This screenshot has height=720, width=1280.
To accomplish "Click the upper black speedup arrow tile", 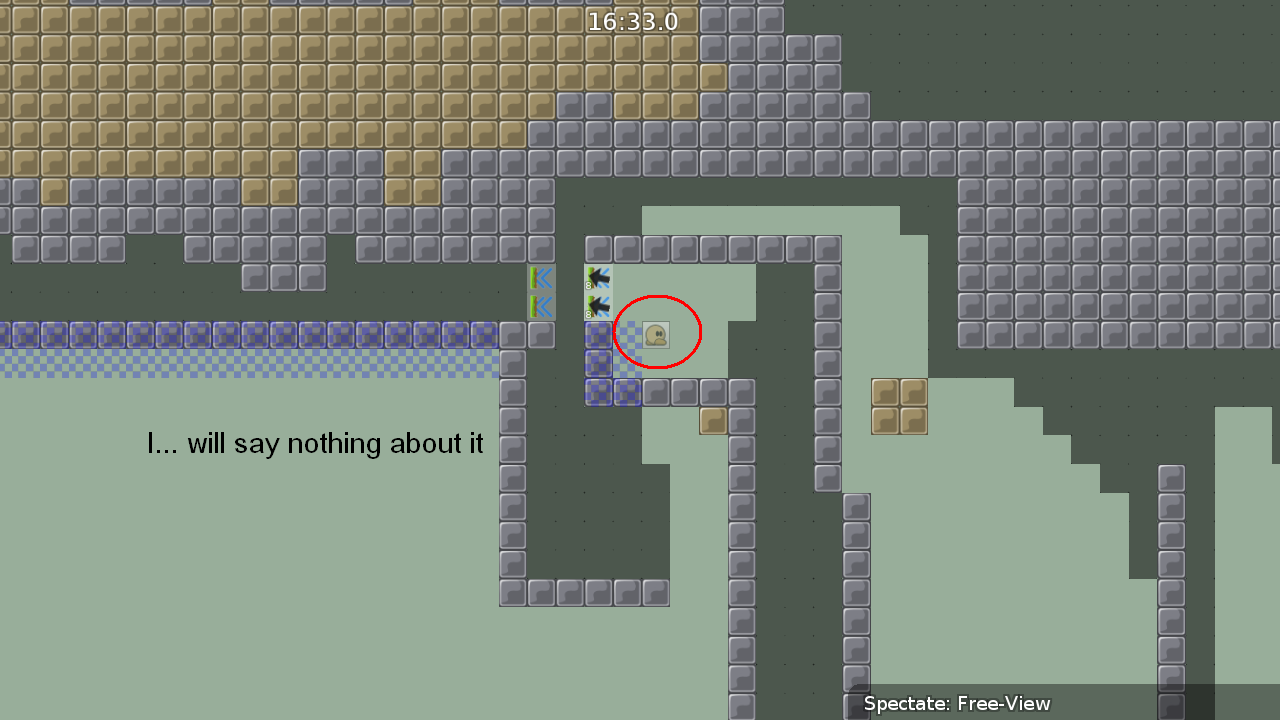I will tap(597, 278).
